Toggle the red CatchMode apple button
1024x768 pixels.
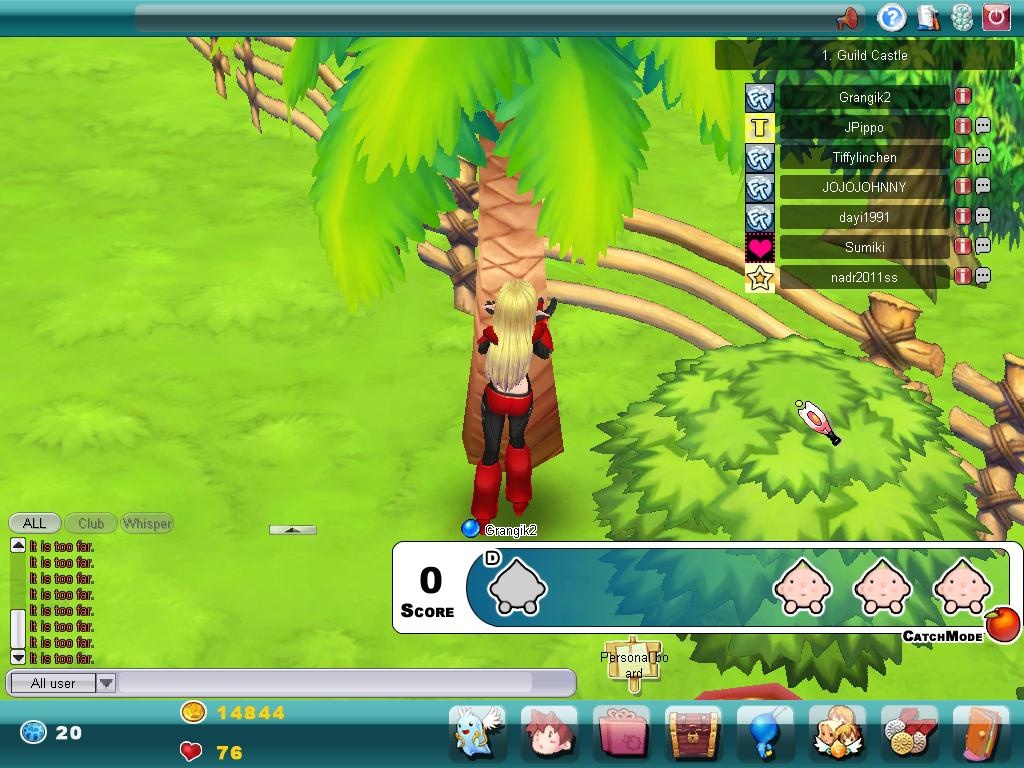click(1003, 624)
